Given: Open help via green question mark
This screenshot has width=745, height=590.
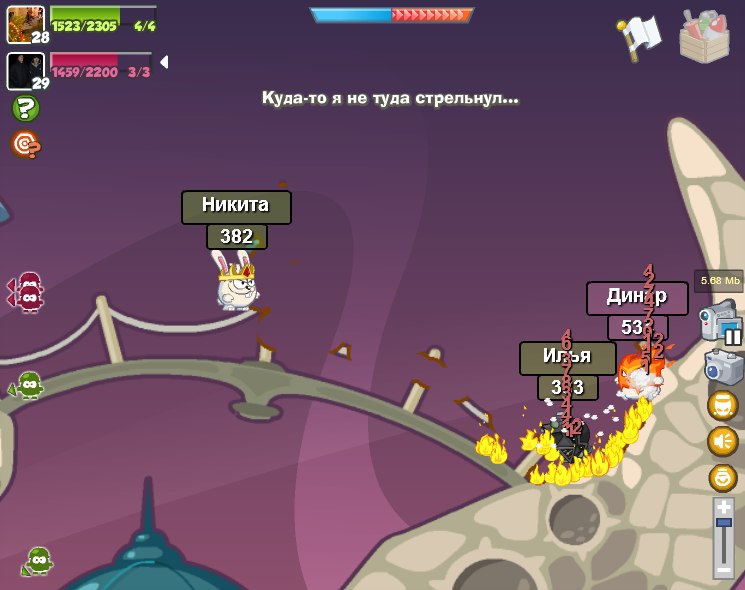Looking at the screenshot, I should (25, 108).
